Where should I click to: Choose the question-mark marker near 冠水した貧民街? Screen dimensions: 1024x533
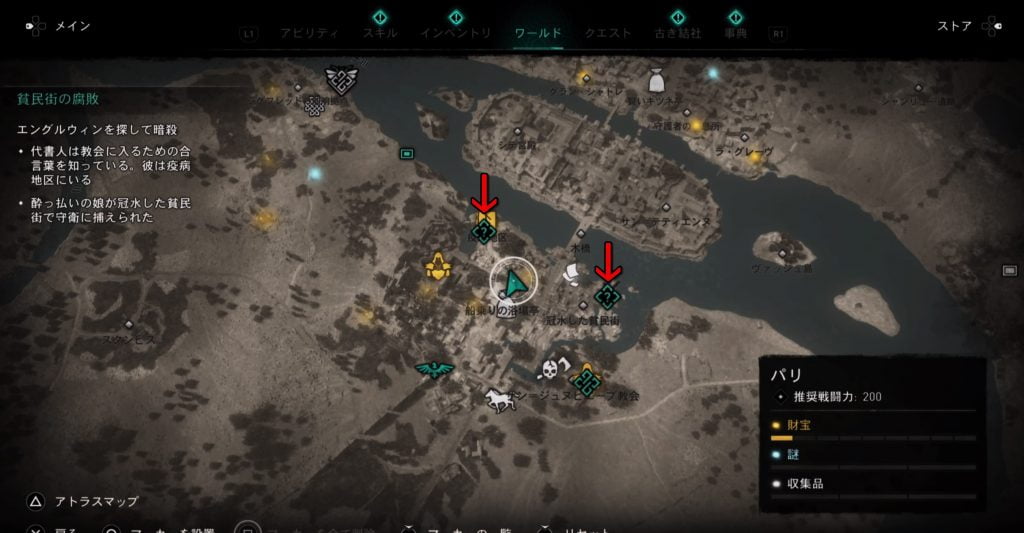(606, 295)
